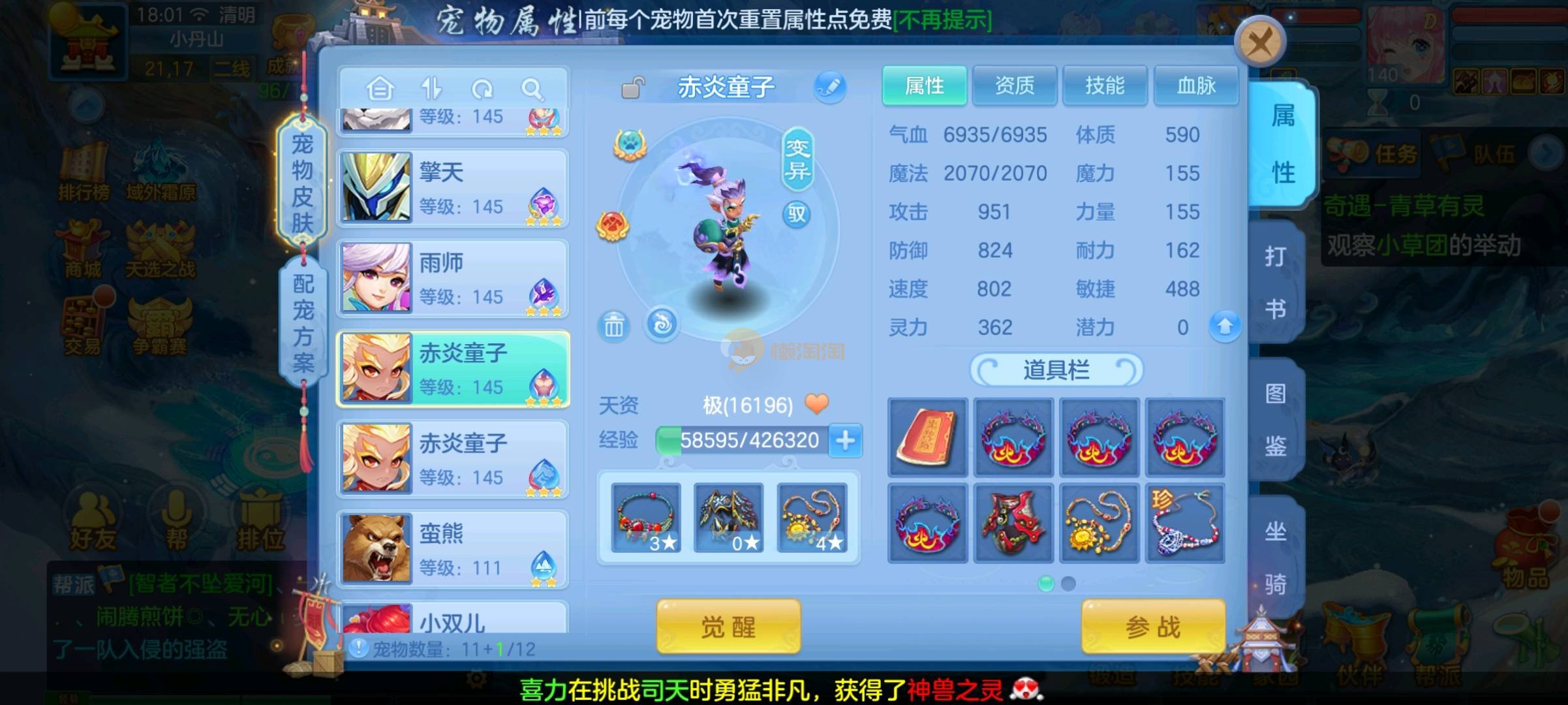Show the 血脉 bloodline tab
The width and height of the screenshot is (1568, 705).
(x=1195, y=86)
